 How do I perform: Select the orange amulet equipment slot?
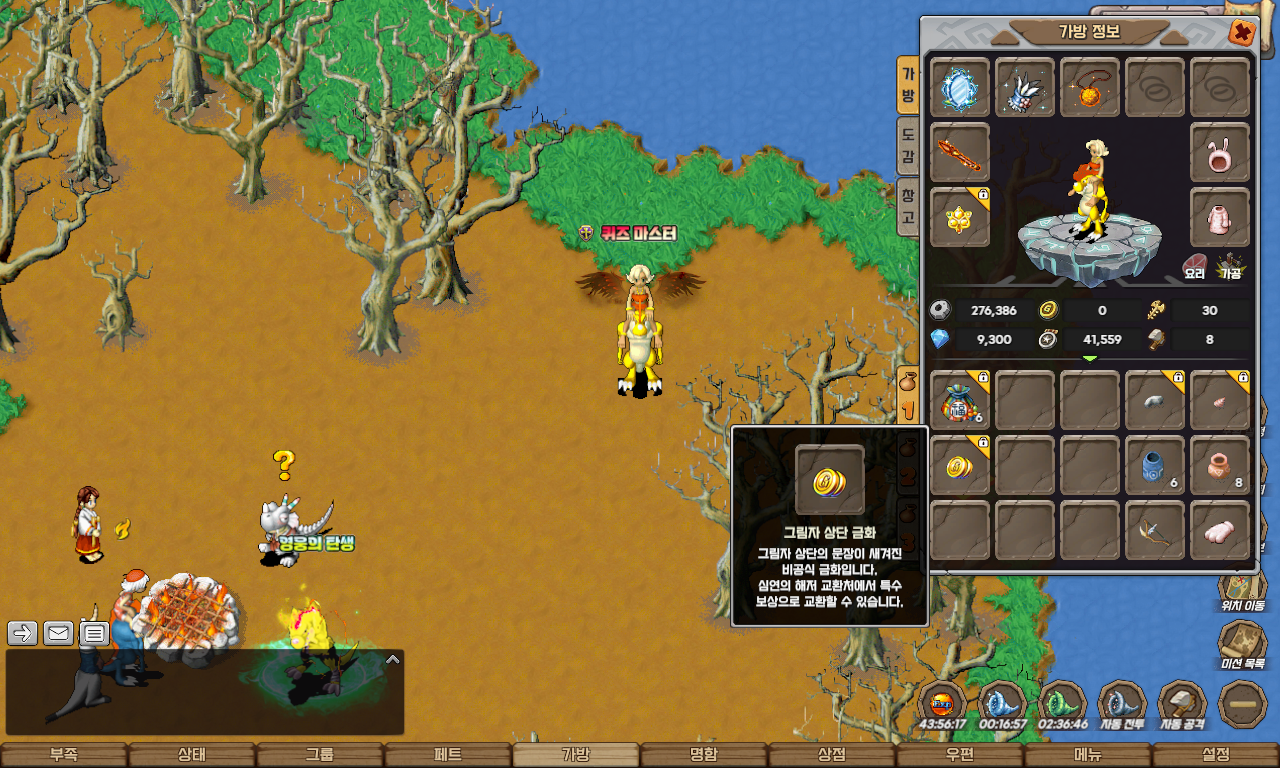tap(1090, 88)
